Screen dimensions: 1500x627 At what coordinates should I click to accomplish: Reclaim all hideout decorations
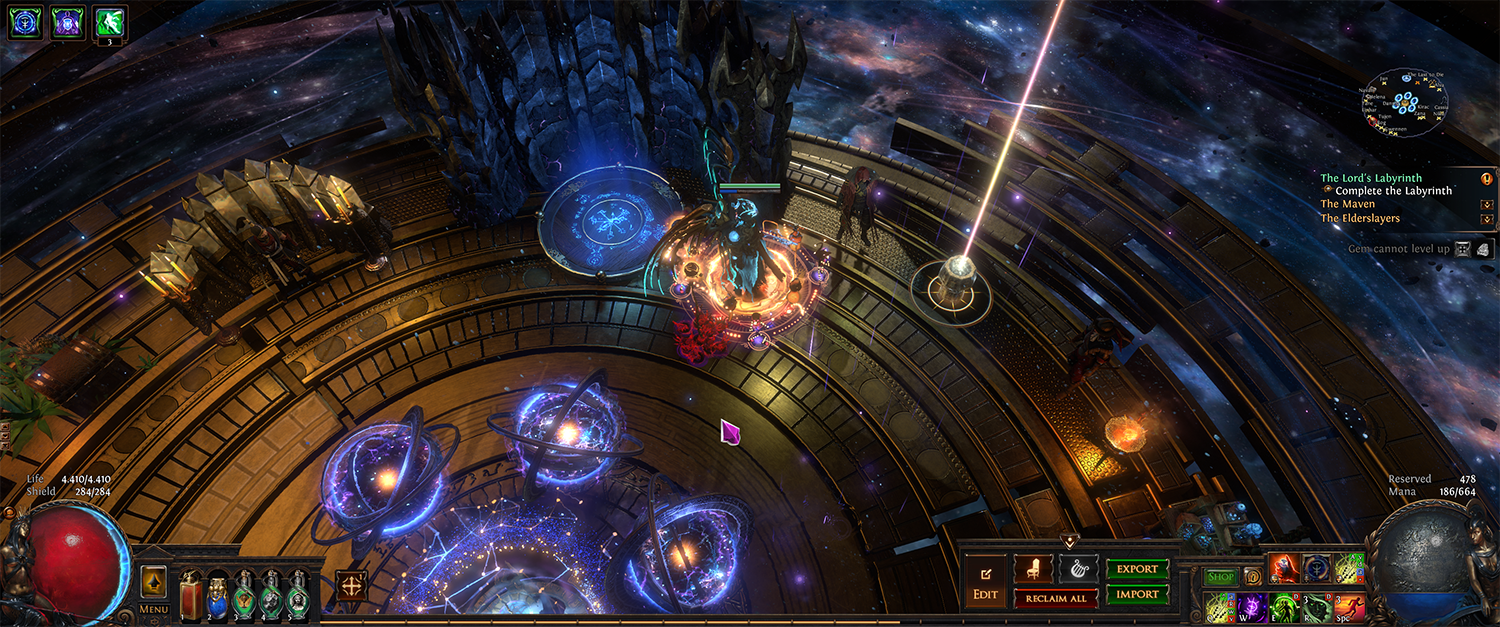pos(1055,598)
